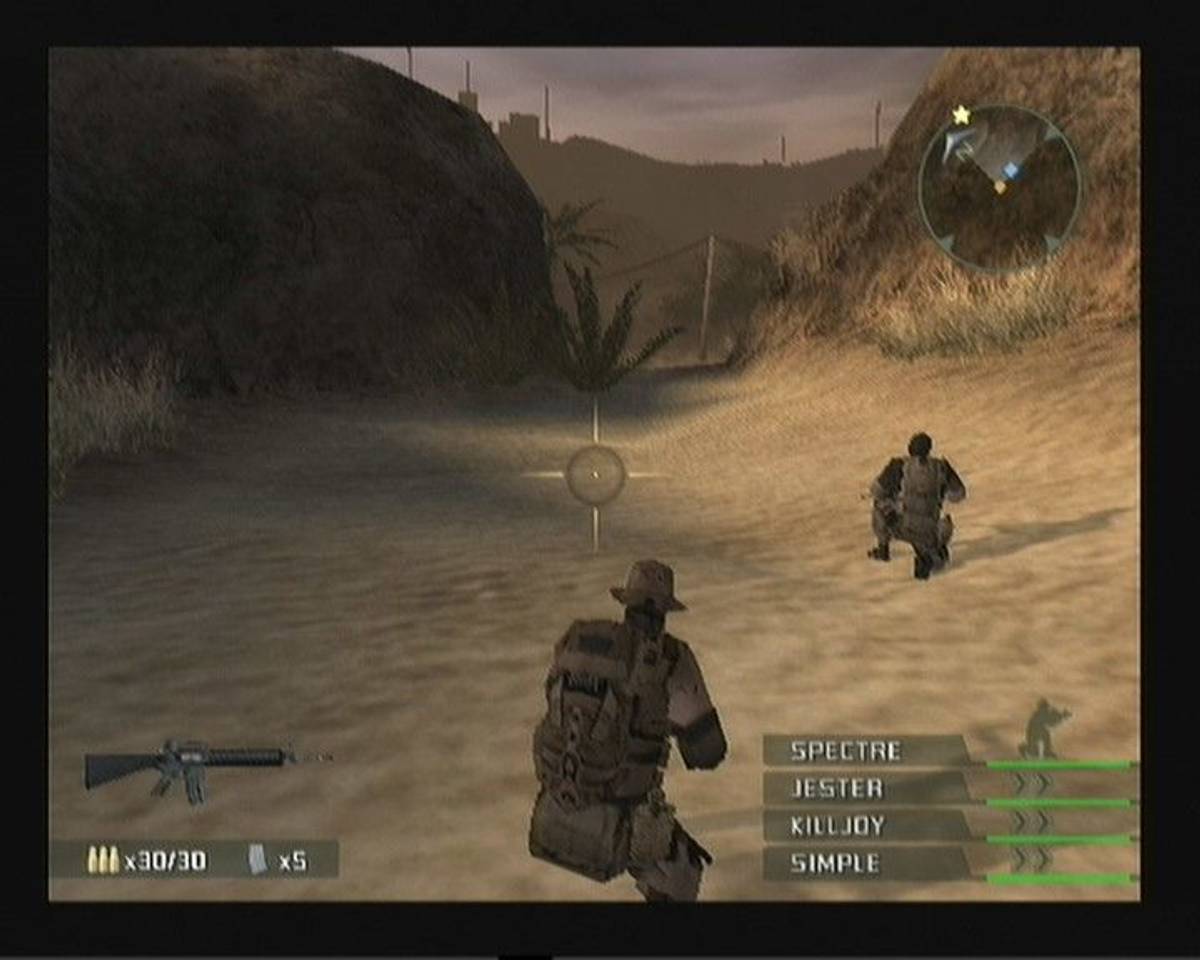Click the yellow star objective marker
Screen dimensions: 1200x960
(961, 116)
